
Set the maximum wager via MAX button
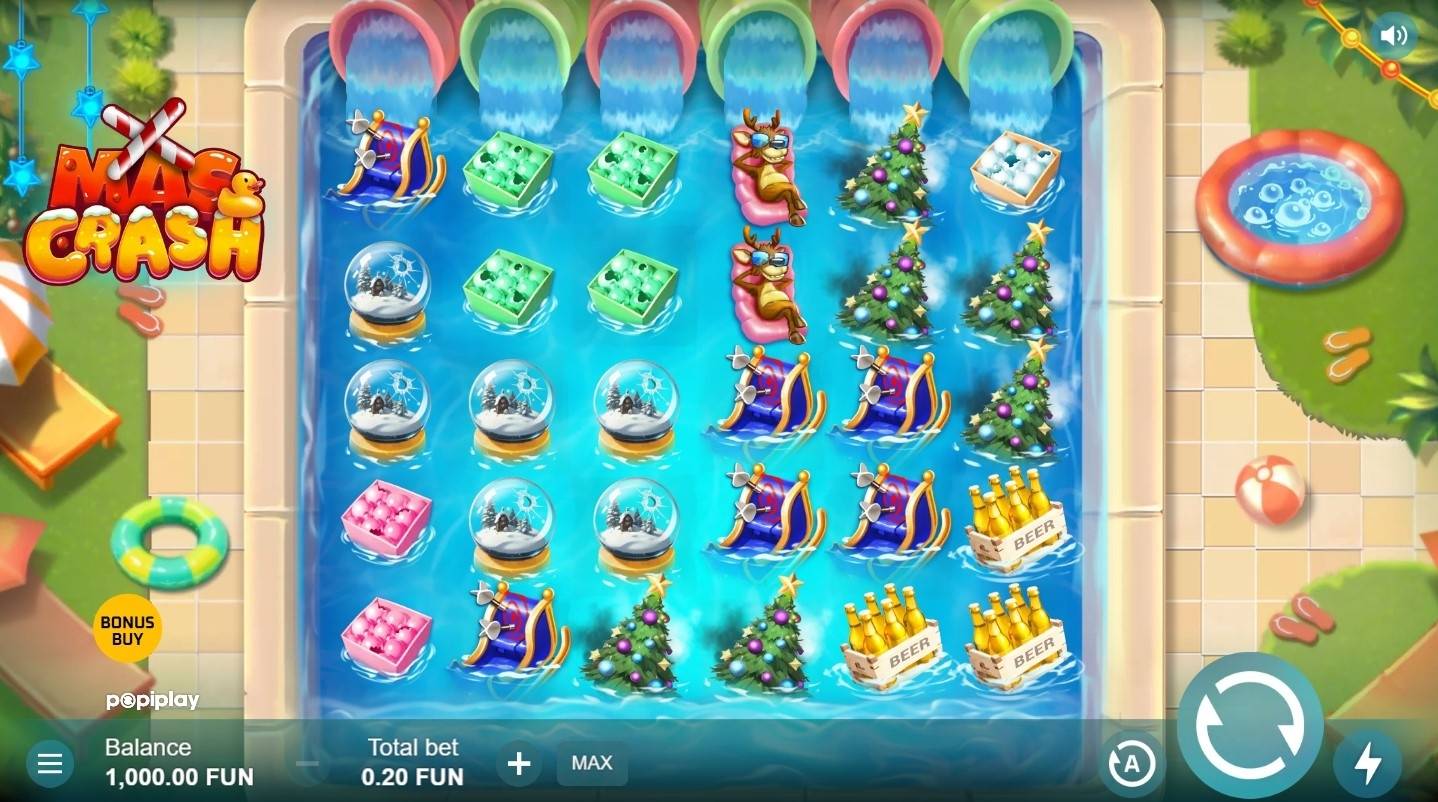591,763
